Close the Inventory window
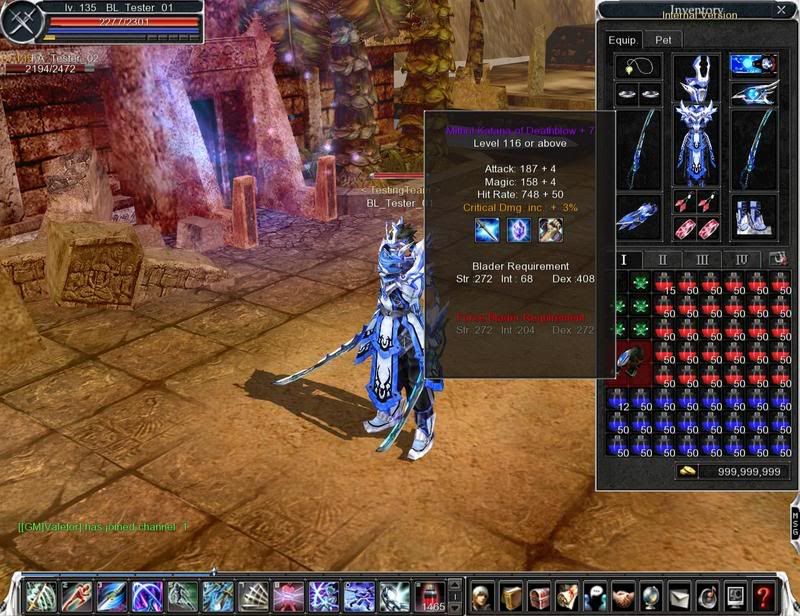800x616 pixels. [x=781, y=11]
